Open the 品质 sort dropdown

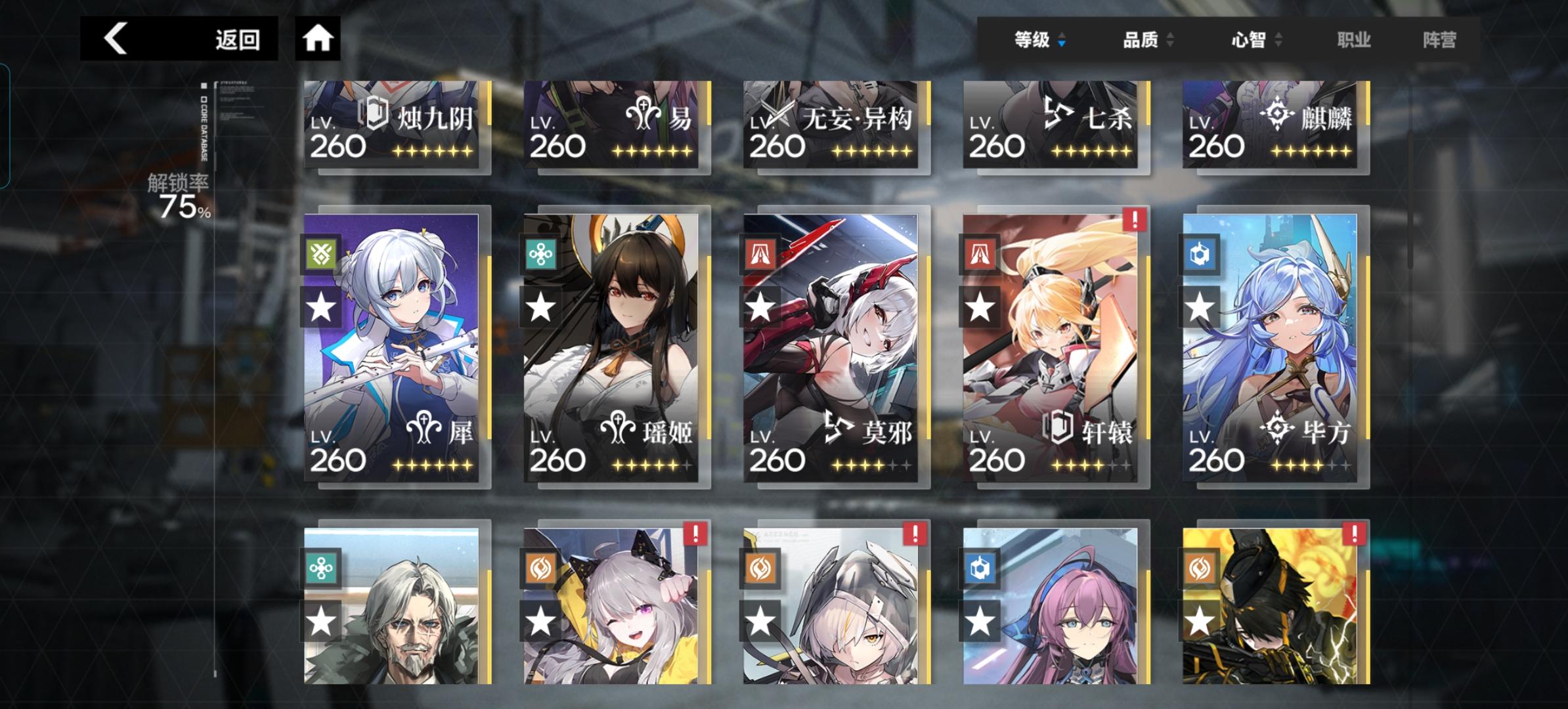(1146, 40)
